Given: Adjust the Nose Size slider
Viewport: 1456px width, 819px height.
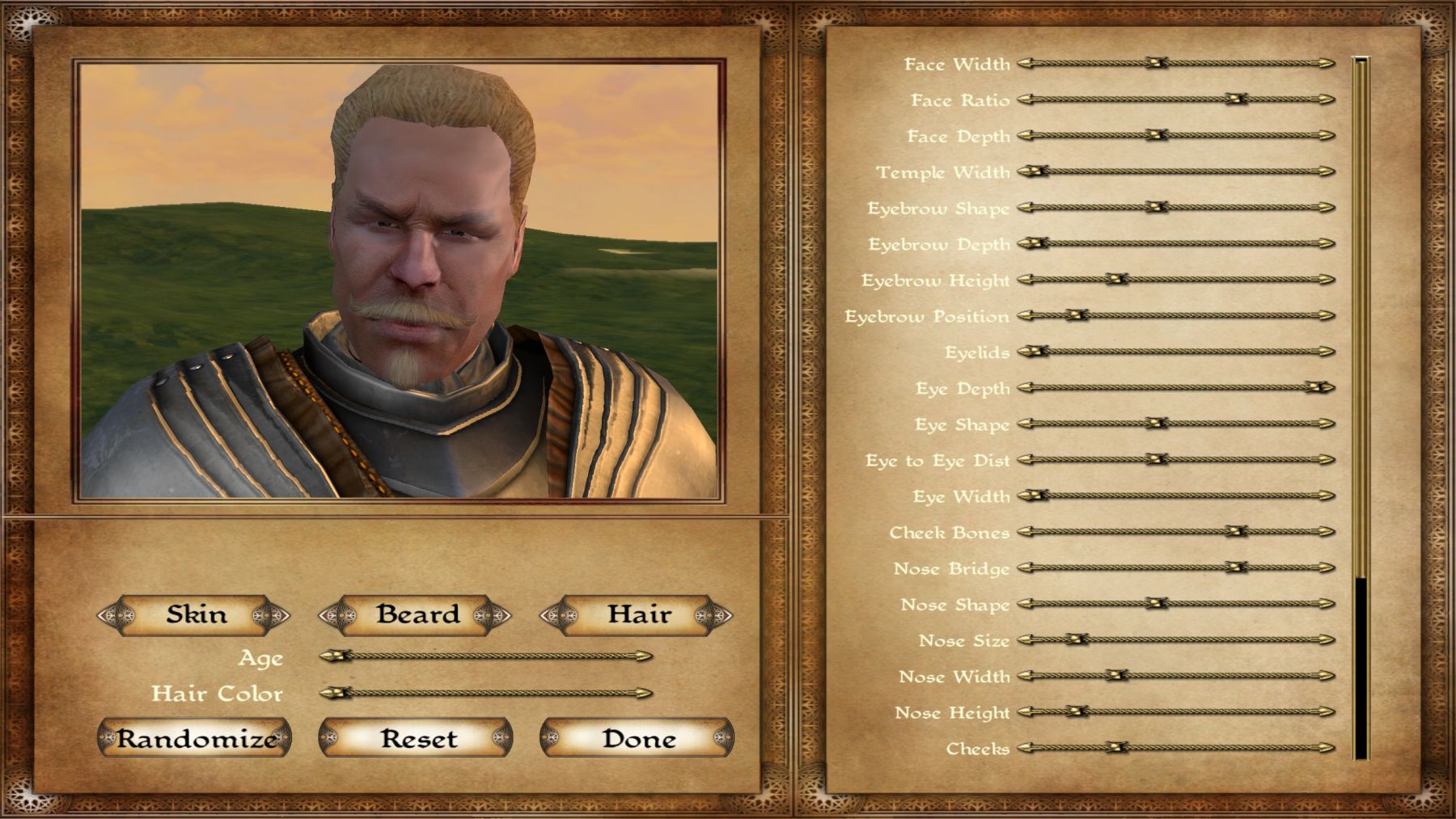Looking at the screenshot, I should click(x=1175, y=640).
